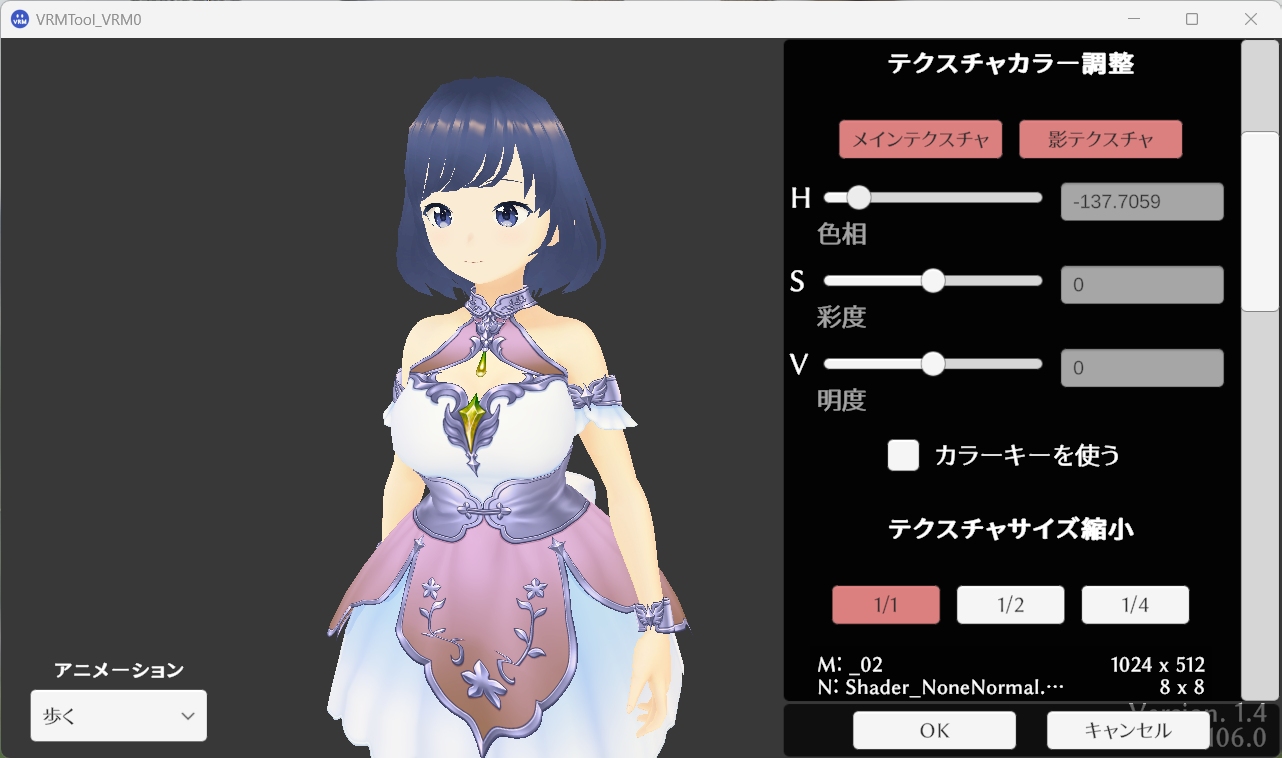Screen dimensions: 1282x758
Task: Click the hue value field showing -137.7059
Action: point(1141,201)
